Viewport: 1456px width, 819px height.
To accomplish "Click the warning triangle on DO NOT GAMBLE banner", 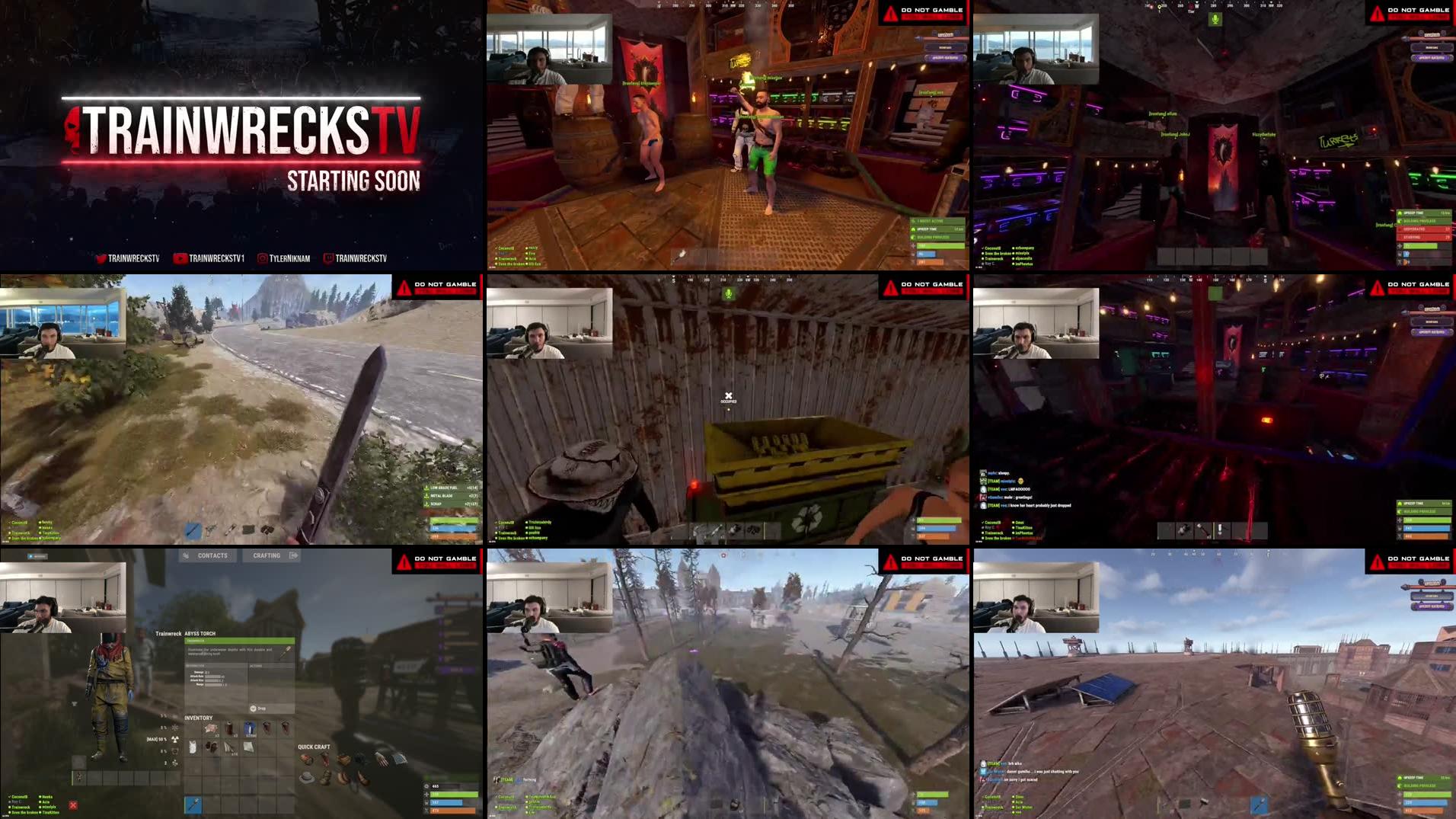I will pyautogui.click(x=404, y=561).
